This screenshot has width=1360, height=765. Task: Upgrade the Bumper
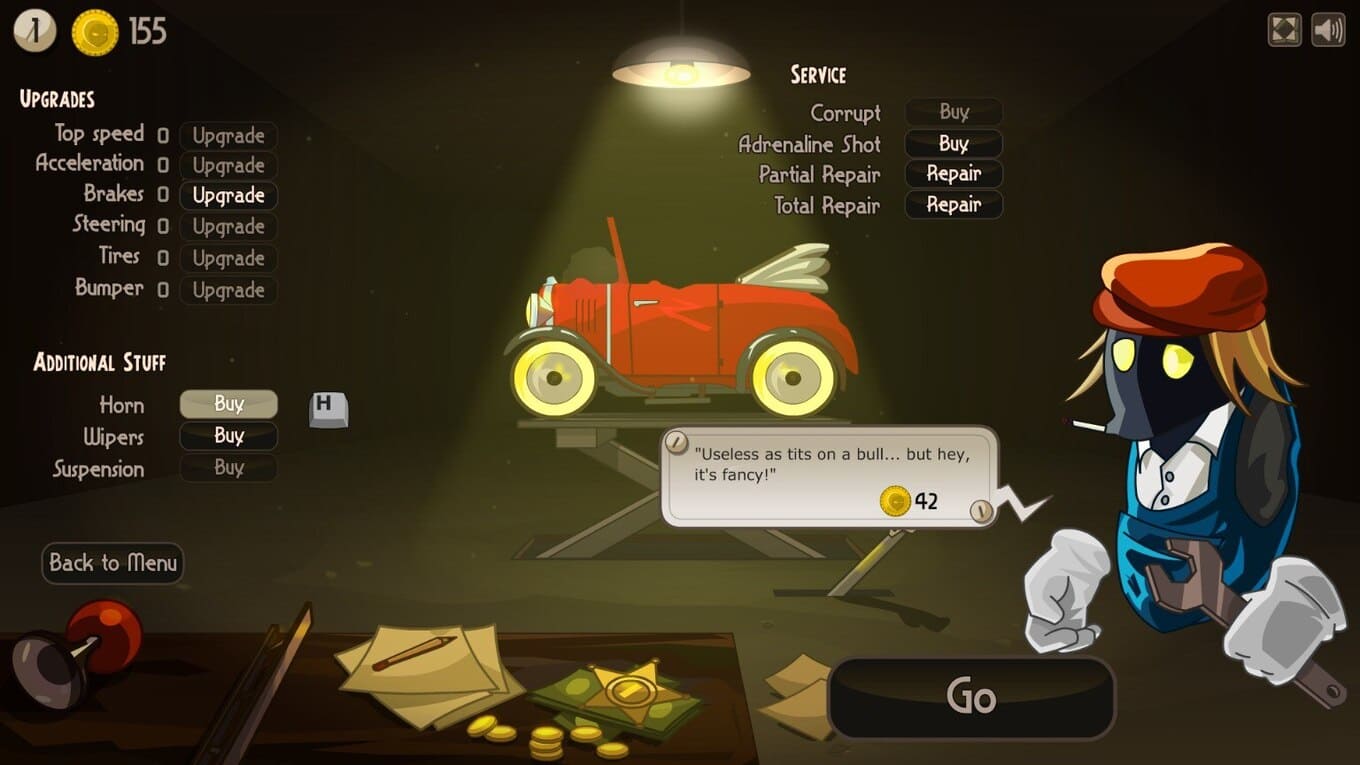[x=228, y=290]
